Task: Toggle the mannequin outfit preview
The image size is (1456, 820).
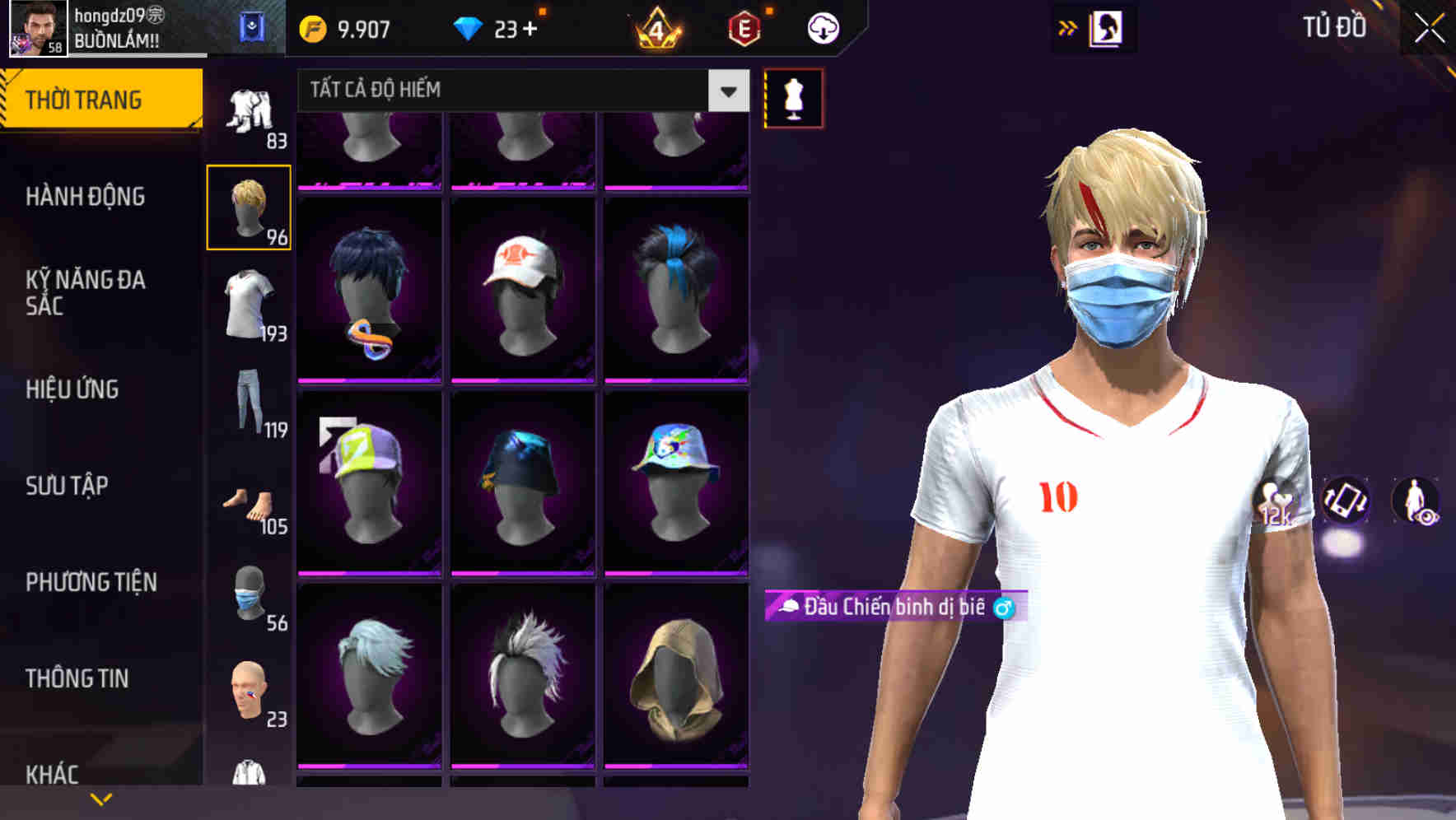Action: click(793, 97)
